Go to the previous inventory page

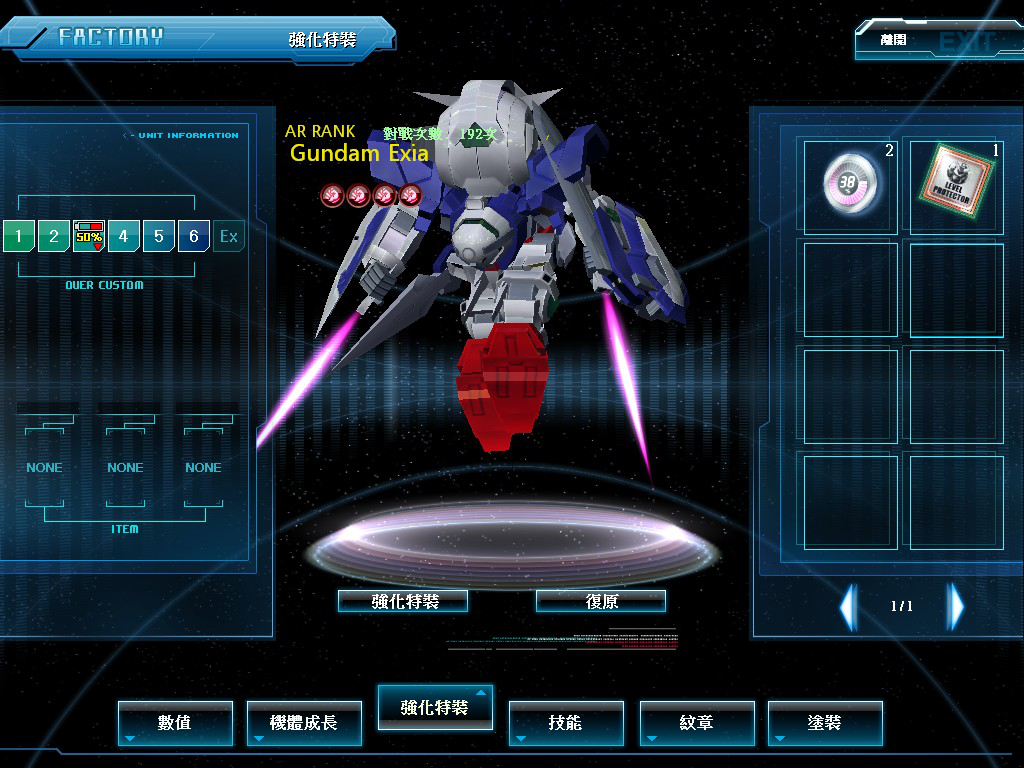(848, 606)
